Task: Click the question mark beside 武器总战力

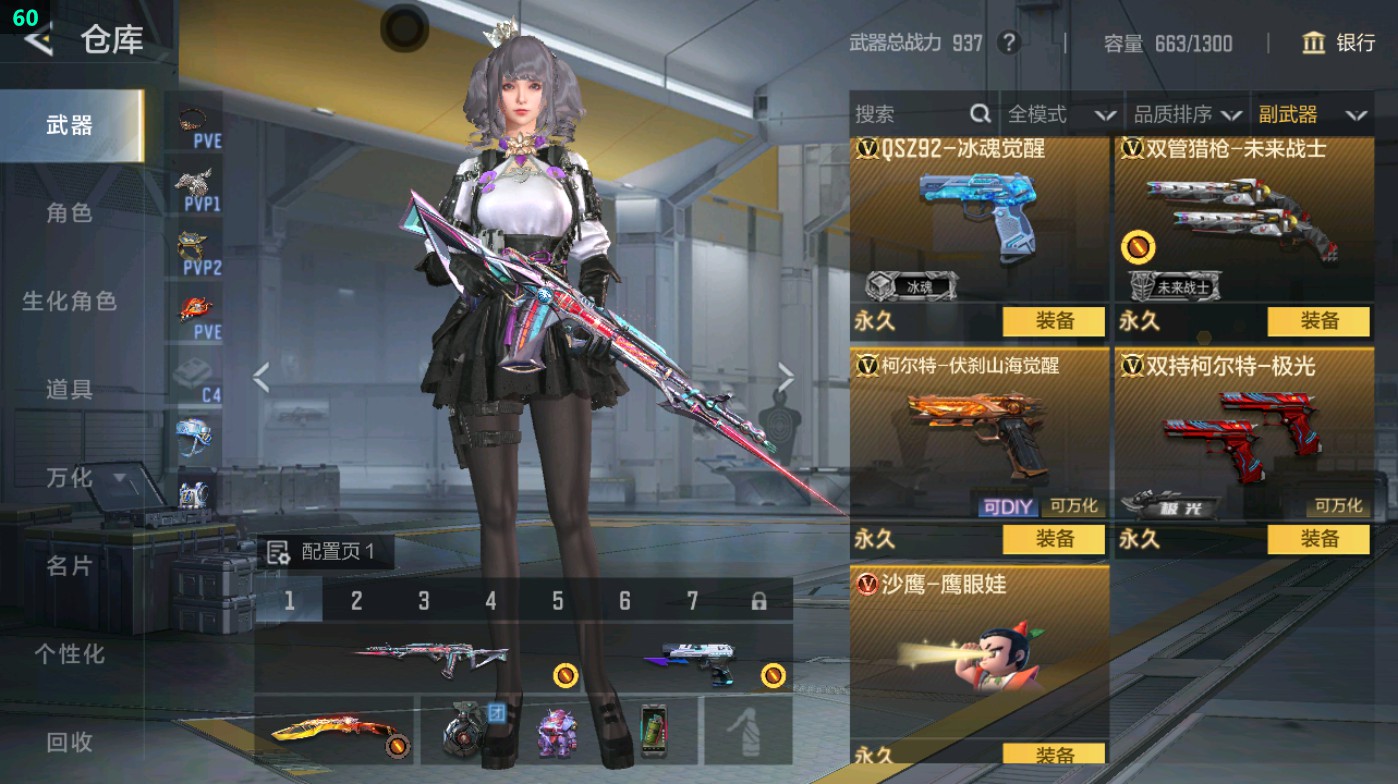Action: click(1010, 44)
